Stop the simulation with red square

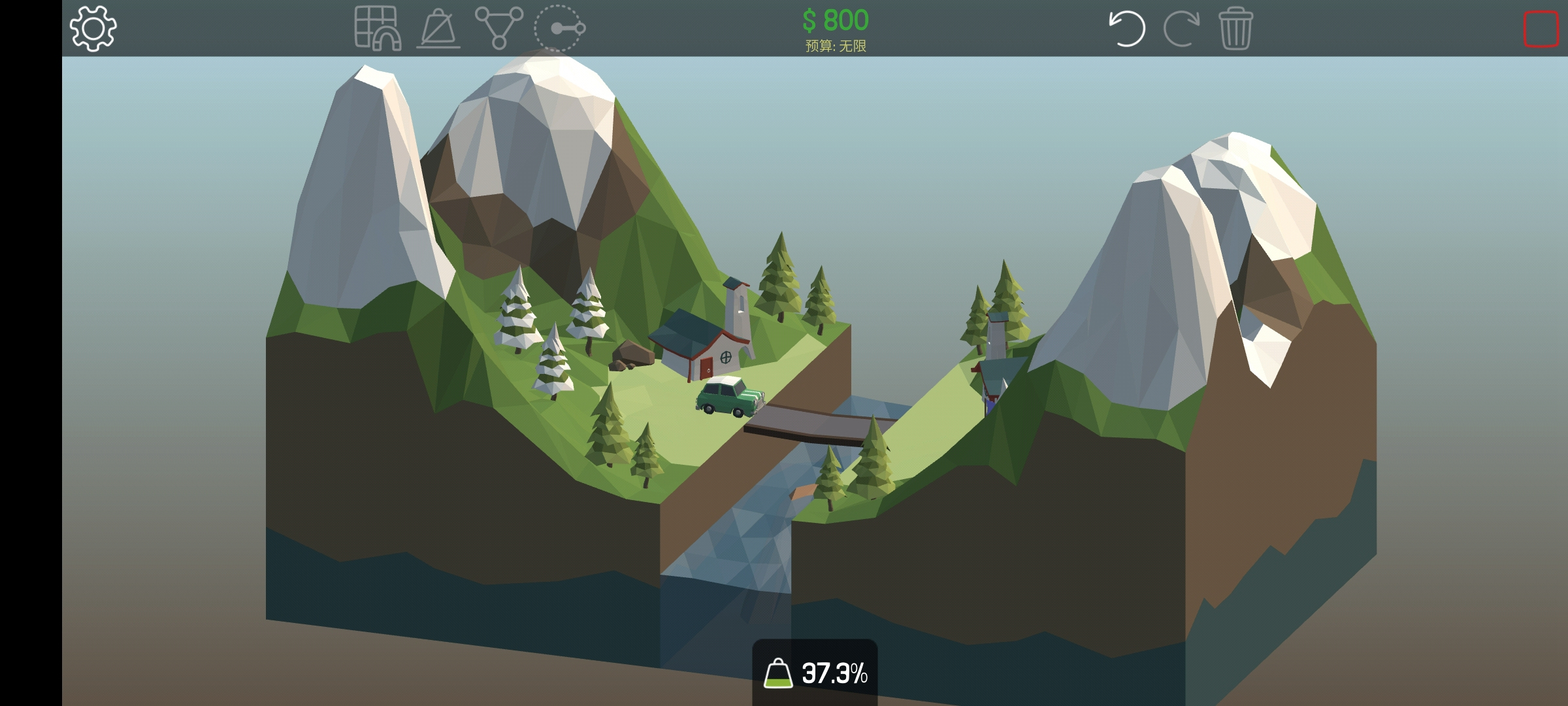click(x=1541, y=29)
